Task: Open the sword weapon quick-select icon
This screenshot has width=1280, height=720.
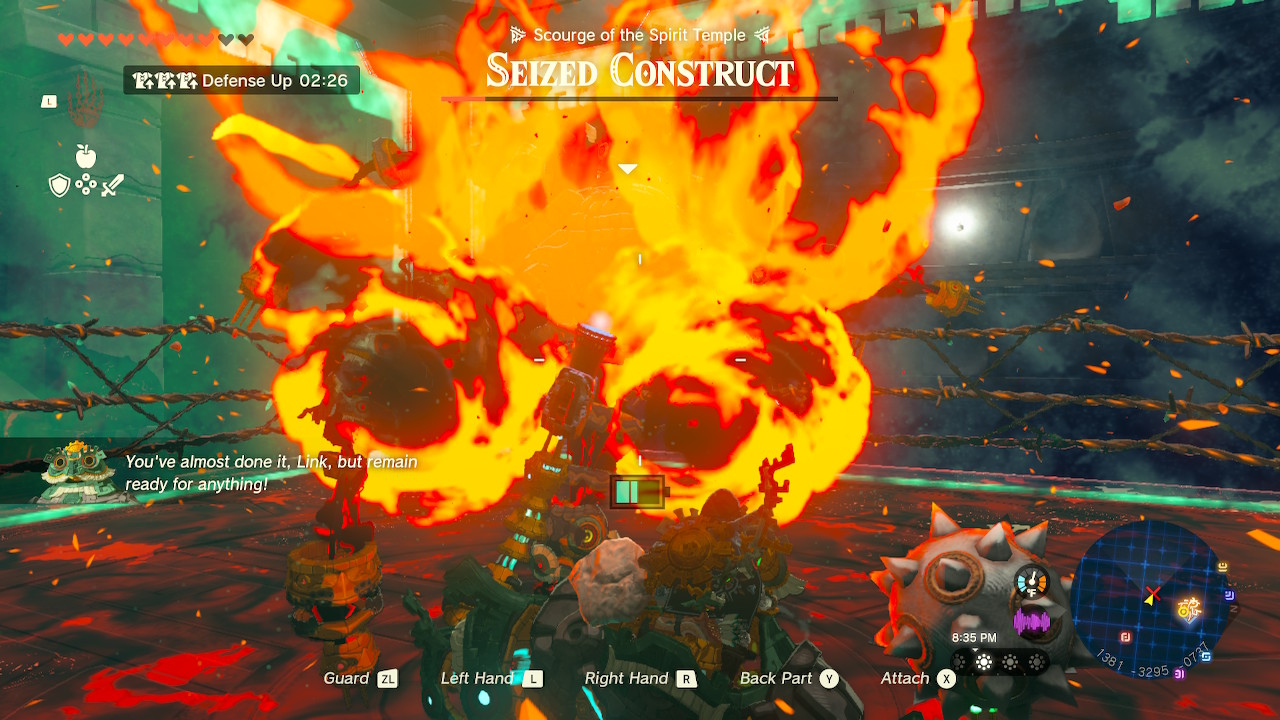Action: point(112,185)
